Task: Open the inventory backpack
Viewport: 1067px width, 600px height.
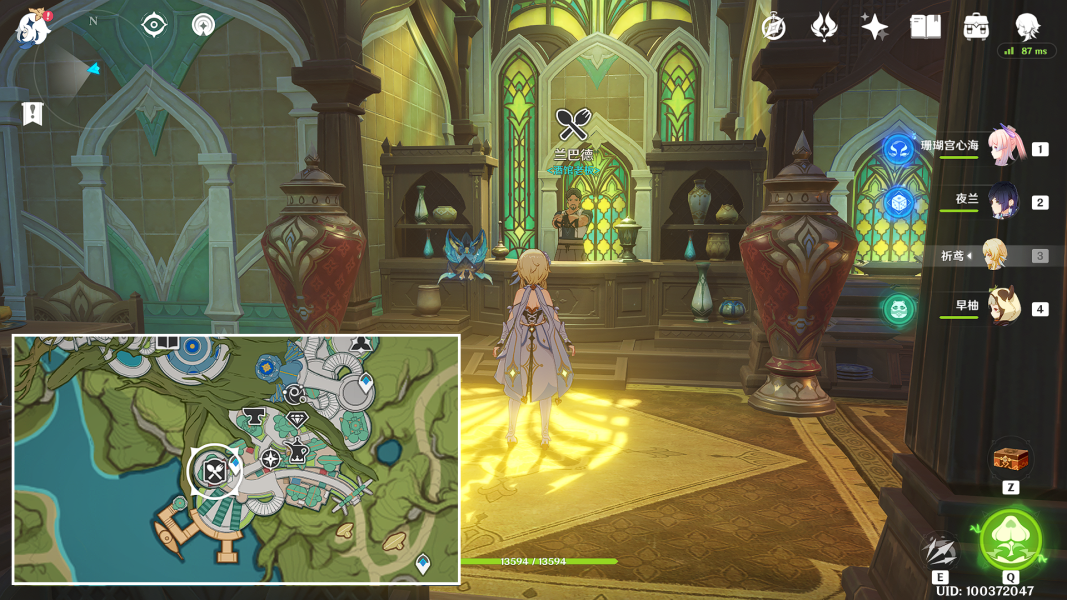Action: pos(976,27)
